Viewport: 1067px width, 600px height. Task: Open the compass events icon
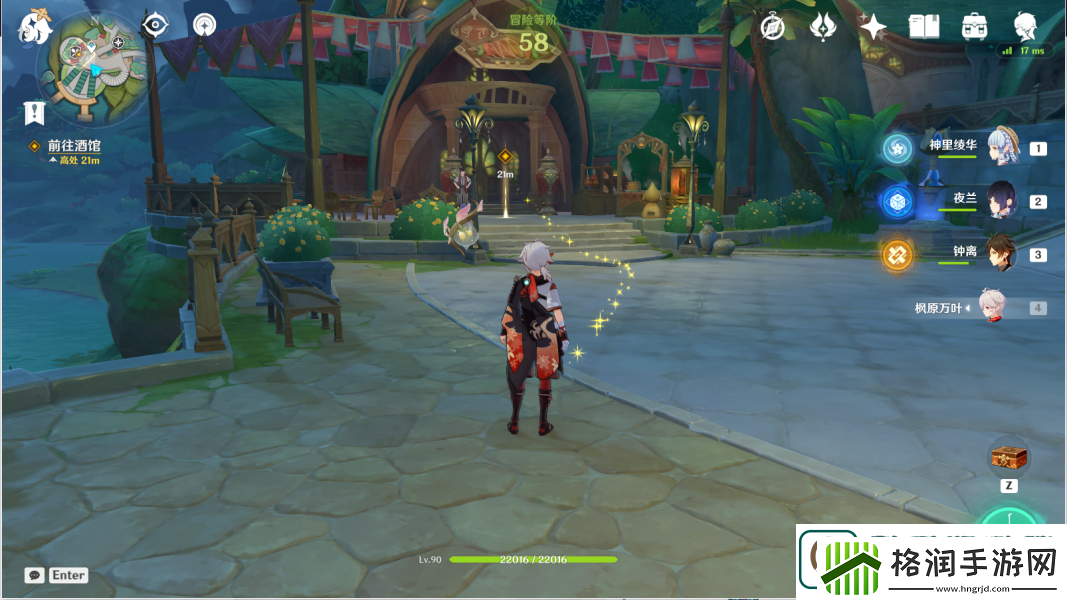click(x=772, y=27)
